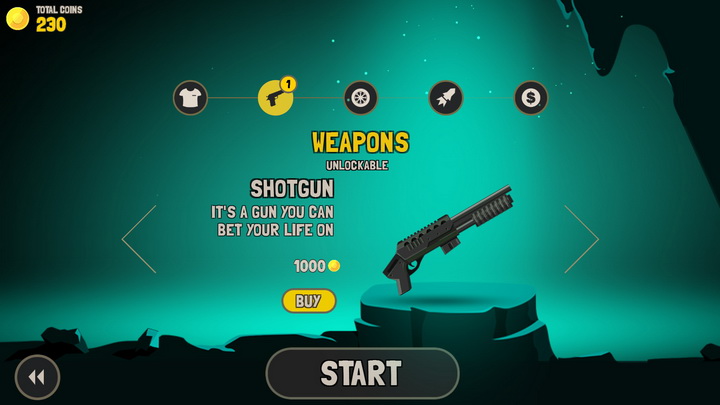This screenshot has height=405, width=720.
Task: Show the next weapon with right arrow
Action: [x=581, y=239]
